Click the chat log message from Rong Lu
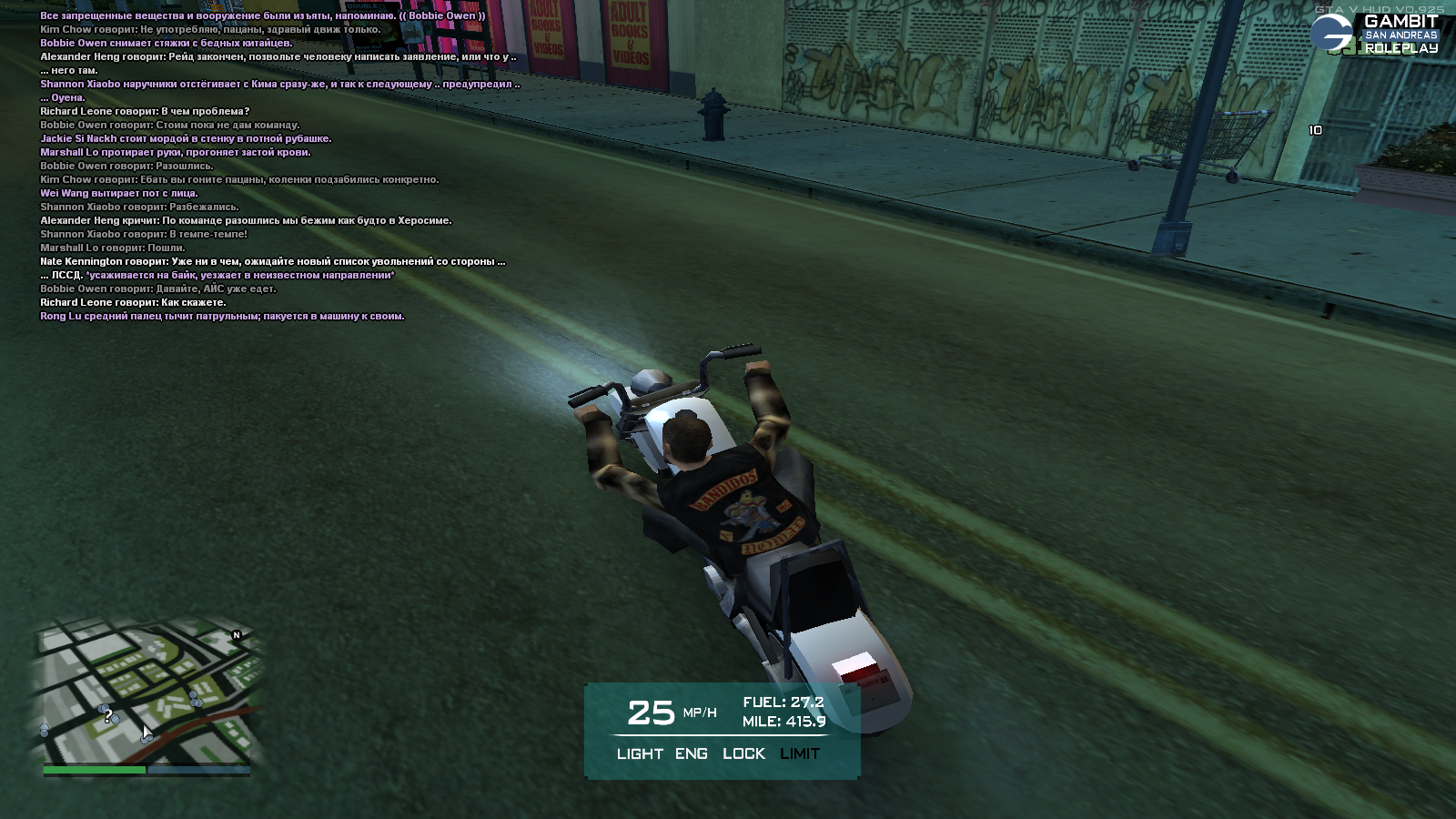Viewport: 1456px width, 819px height. (x=222, y=317)
